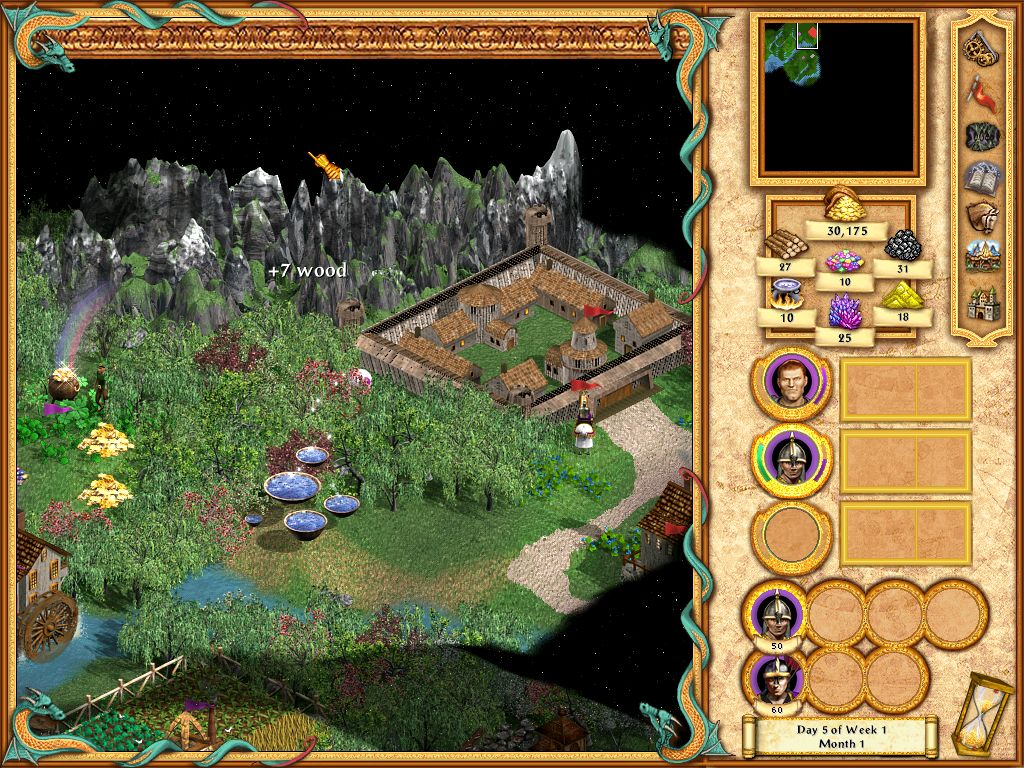Click the minimap to jump the view
This screenshot has height=768, width=1024.
[838, 98]
